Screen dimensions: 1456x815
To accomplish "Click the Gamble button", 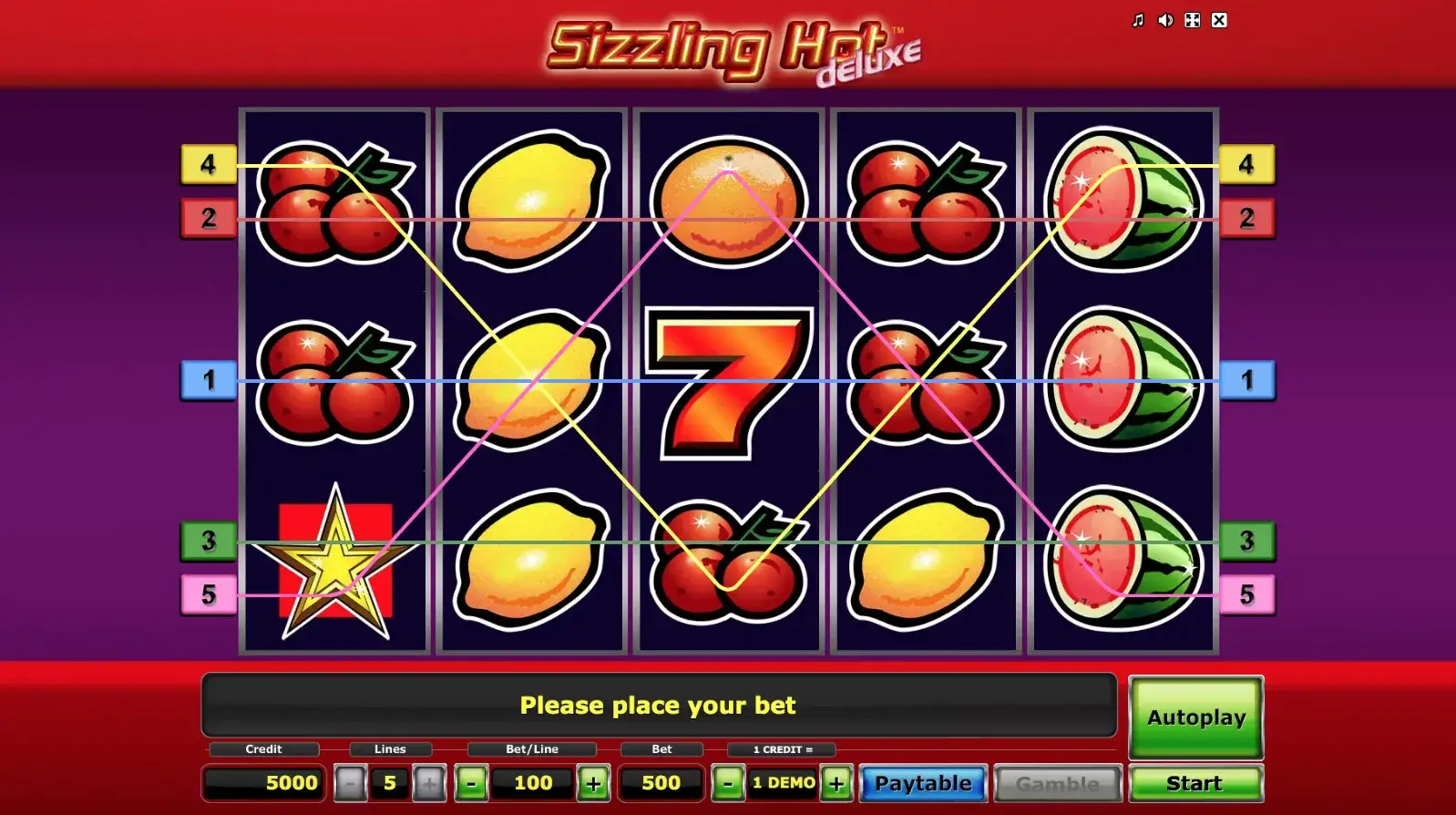I will coord(1057,782).
